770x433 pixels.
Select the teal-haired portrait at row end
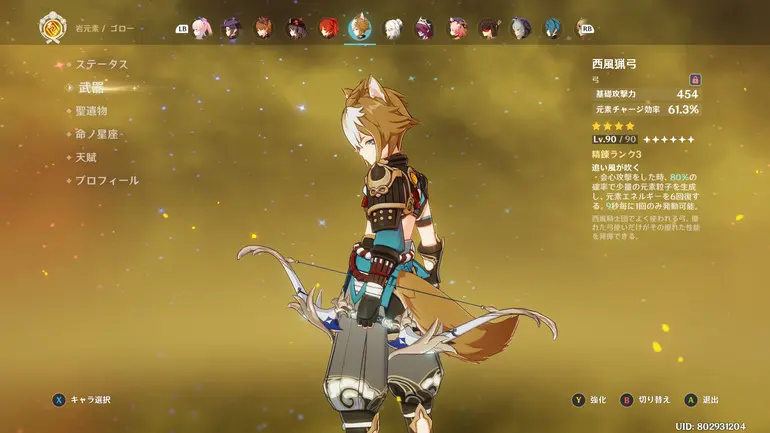553,28
